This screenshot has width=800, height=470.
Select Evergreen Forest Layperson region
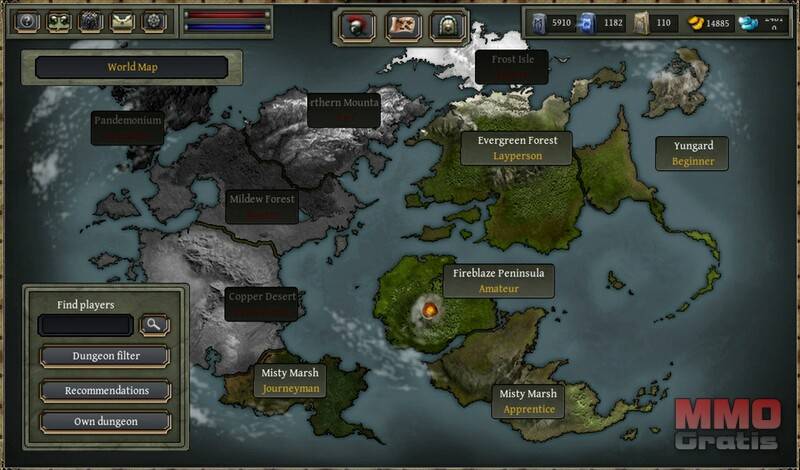click(516, 148)
